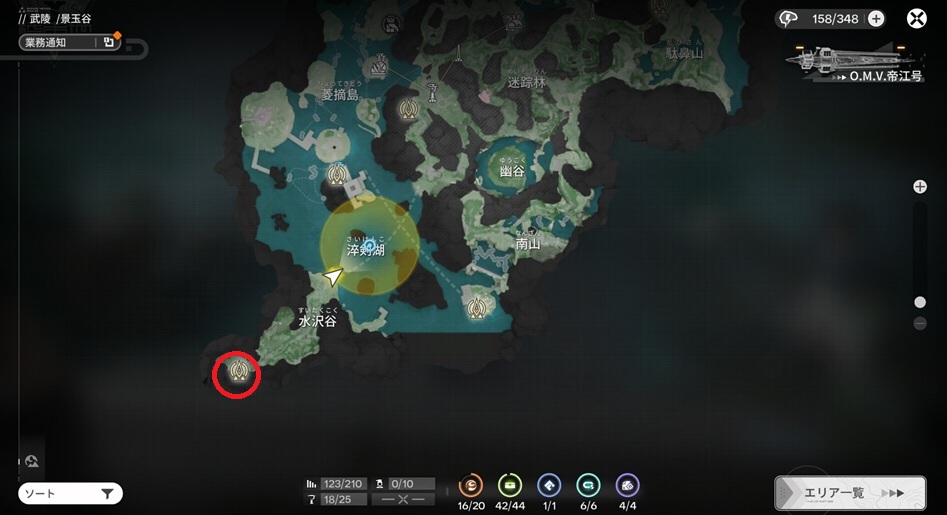Add stamina with the plus button
Image resolution: width=947 pixels, height=515 pixels.
click(876, 18)
